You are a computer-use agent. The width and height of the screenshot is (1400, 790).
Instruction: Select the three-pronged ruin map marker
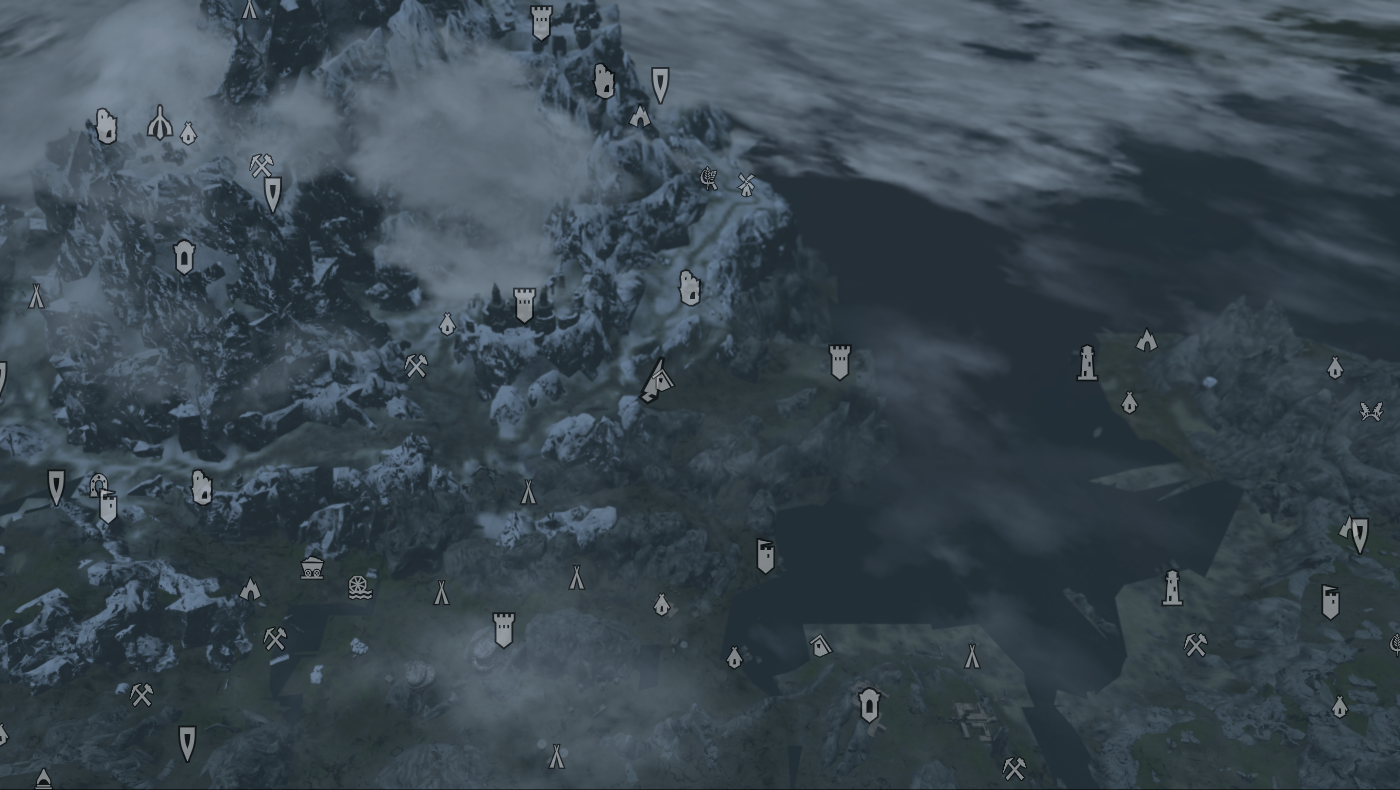pos(160,123)
